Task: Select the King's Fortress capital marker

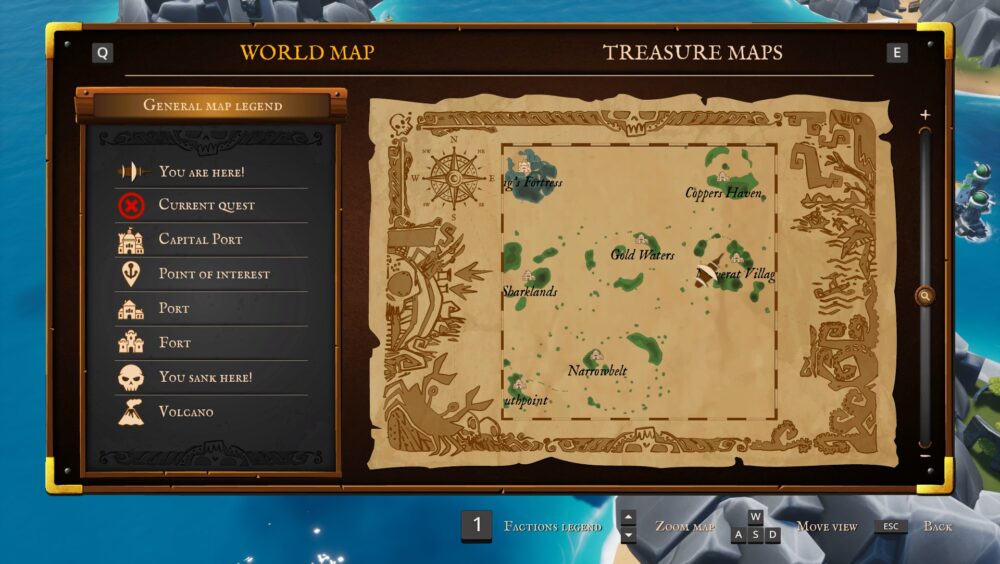Action: pyautogui.click(x=524, y=167)
